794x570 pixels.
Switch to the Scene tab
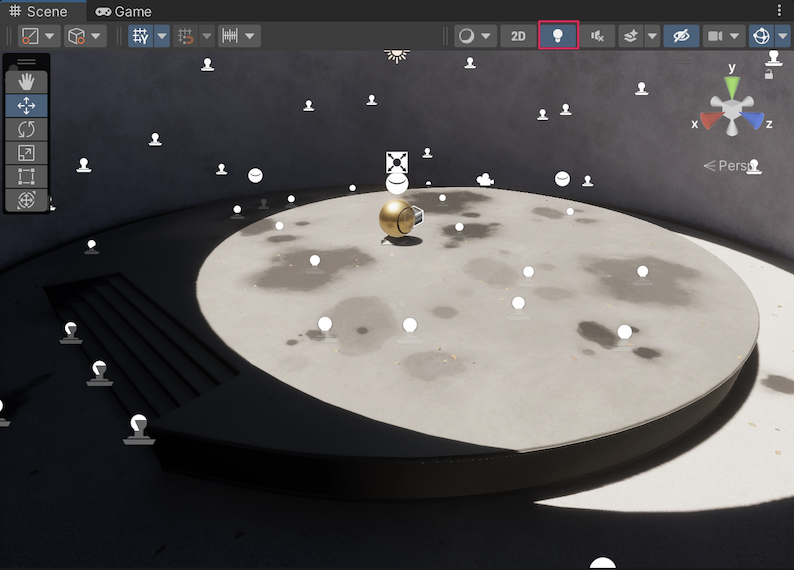click(x=38, y=11)
